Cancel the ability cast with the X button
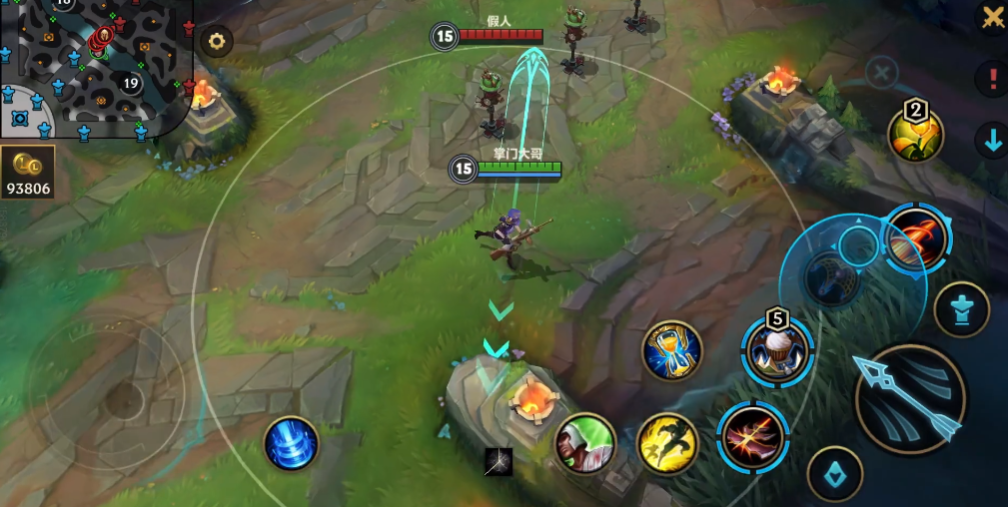 (x=881, y=72)
